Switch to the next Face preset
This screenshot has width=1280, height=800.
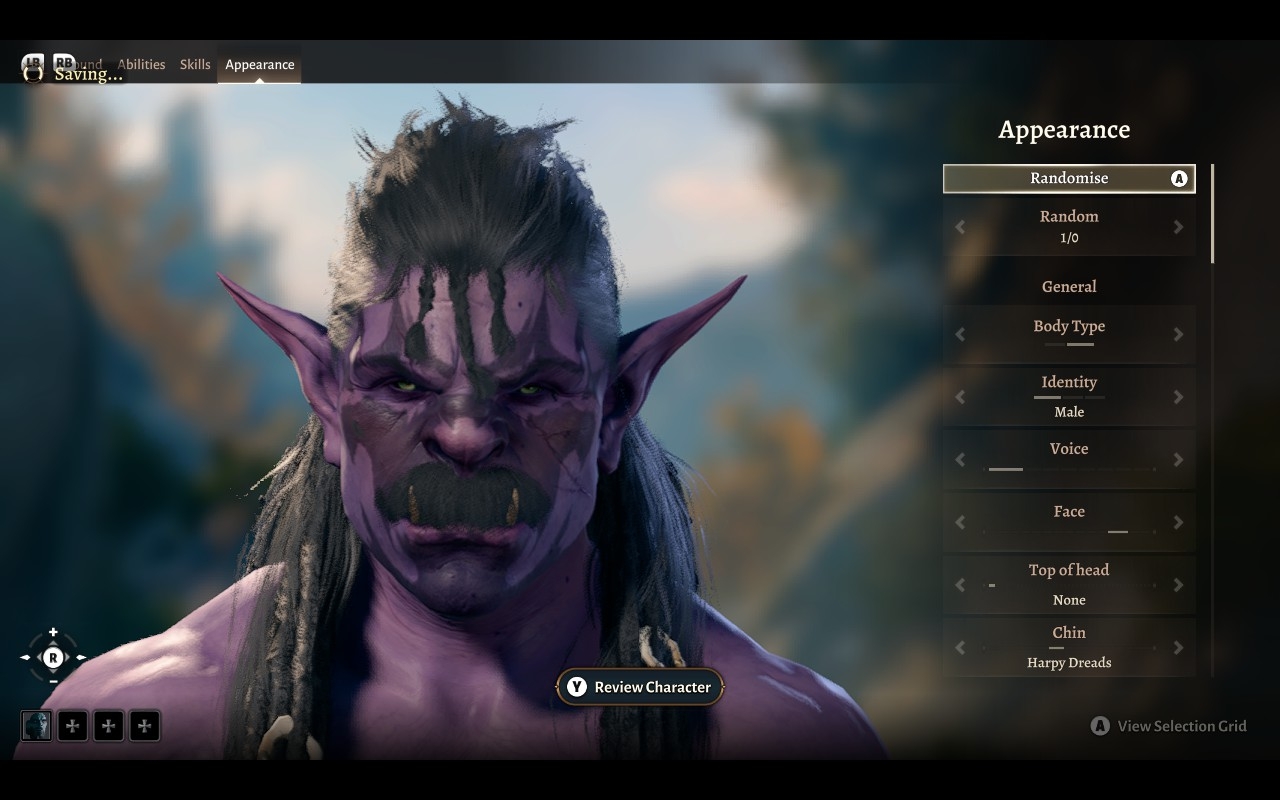(1178, 522)
